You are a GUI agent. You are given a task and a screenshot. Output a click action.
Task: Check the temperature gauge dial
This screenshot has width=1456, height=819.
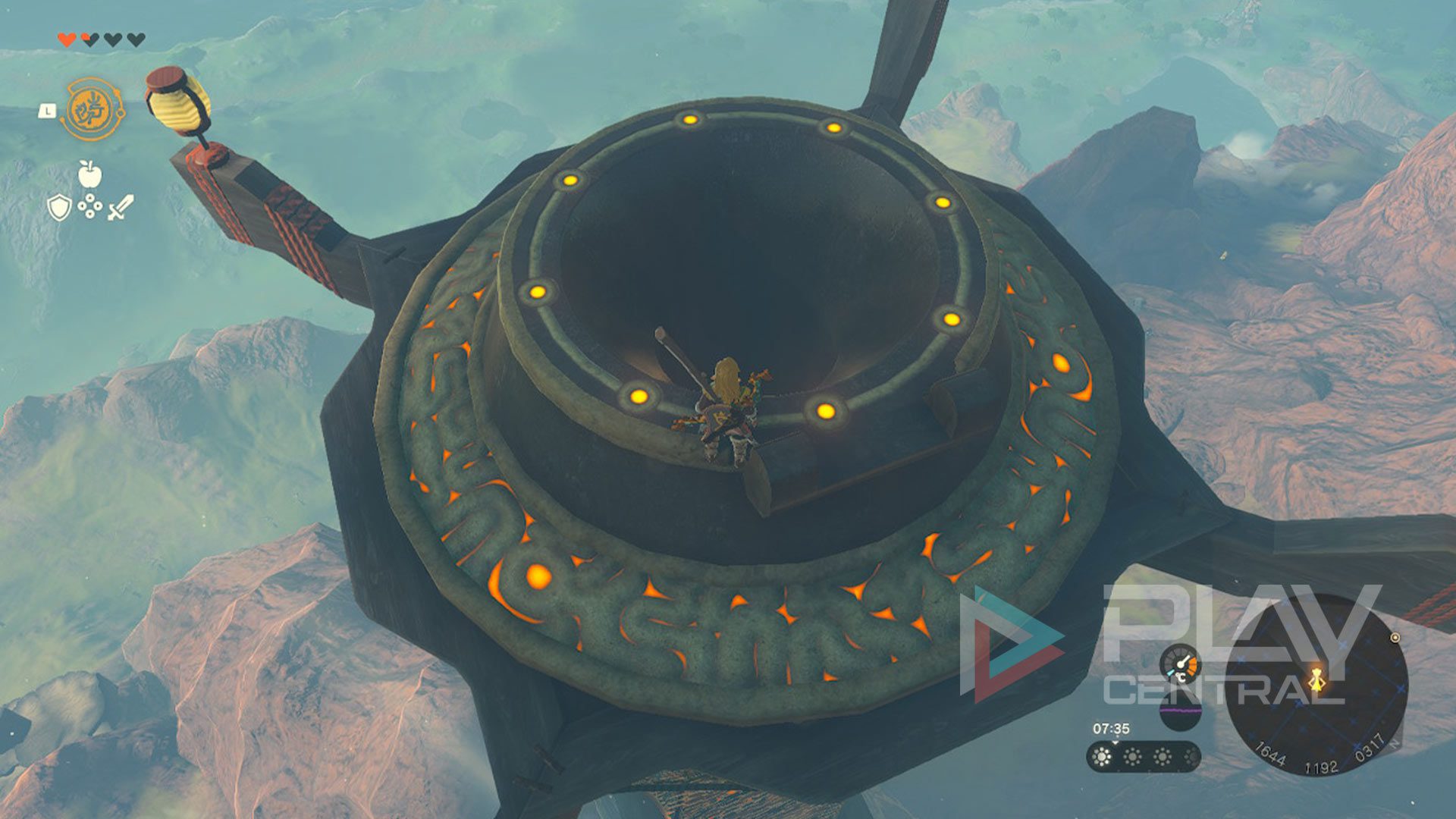tap(1181, 664)
